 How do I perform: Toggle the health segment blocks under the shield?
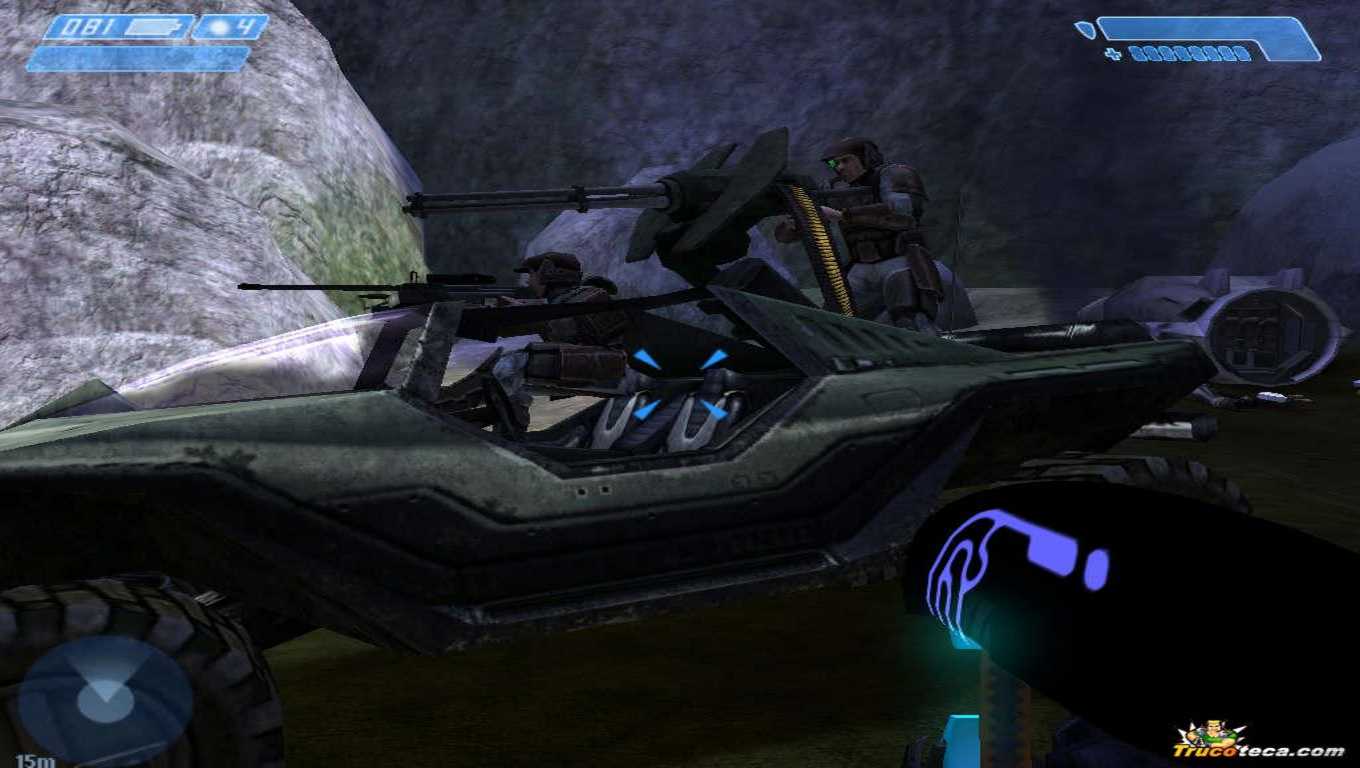pos(1190,53)
